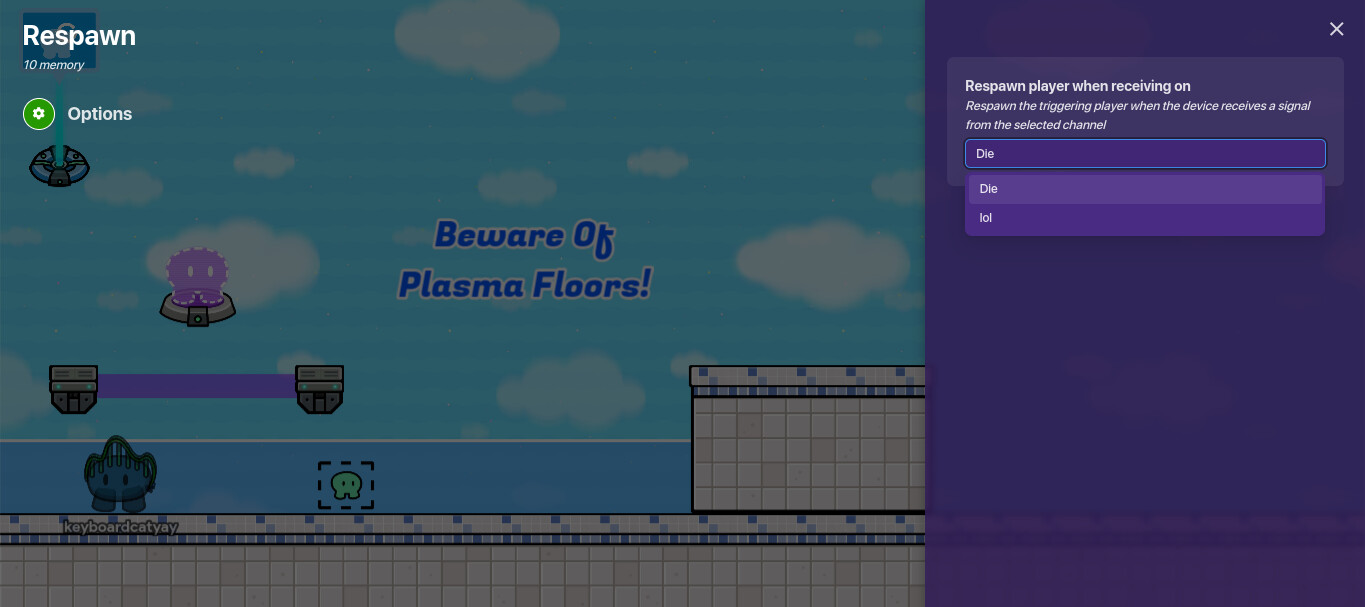Choose the "Die" channel from the list
This screenshot has width=1365, height=607.
click(x=1144, y=189)
